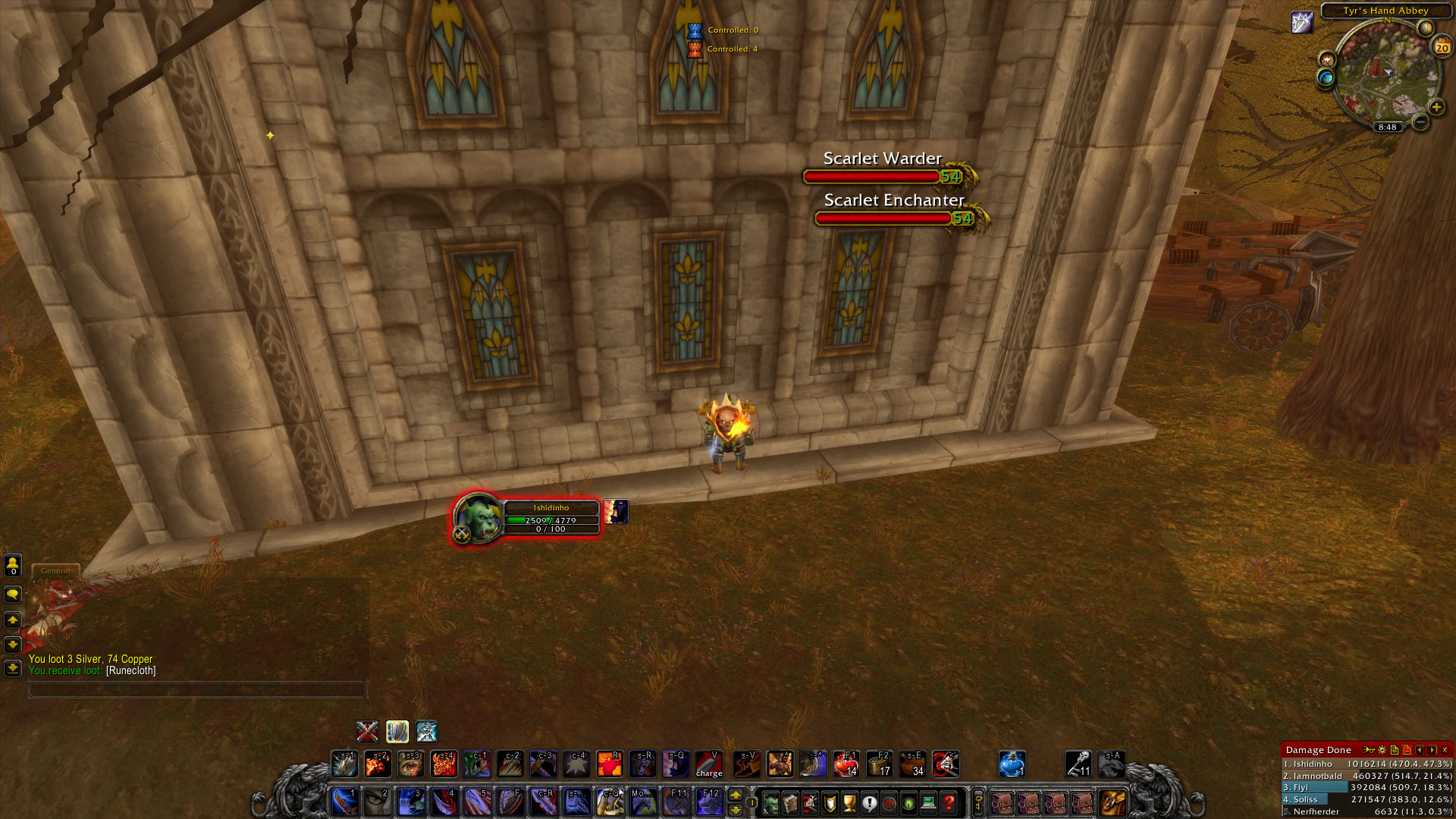This screenshot has height=819, width=1456.
Task: Drink the blue mana potion action button
Action: click(1012, 764)
